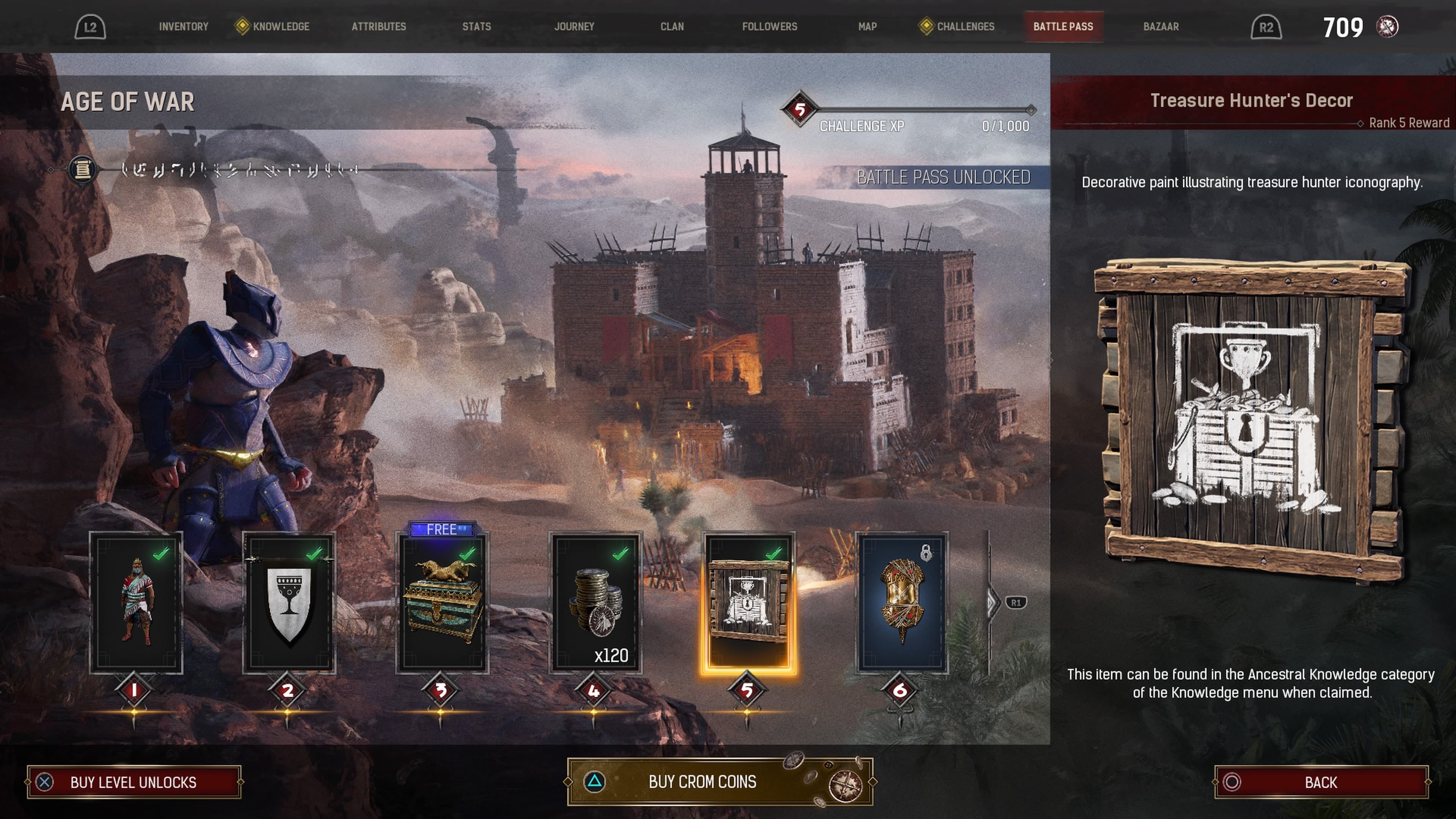Go back with the Back button
This screenshot has width=1456, height=819.
pyautogui.click(x=1321, y=782)
